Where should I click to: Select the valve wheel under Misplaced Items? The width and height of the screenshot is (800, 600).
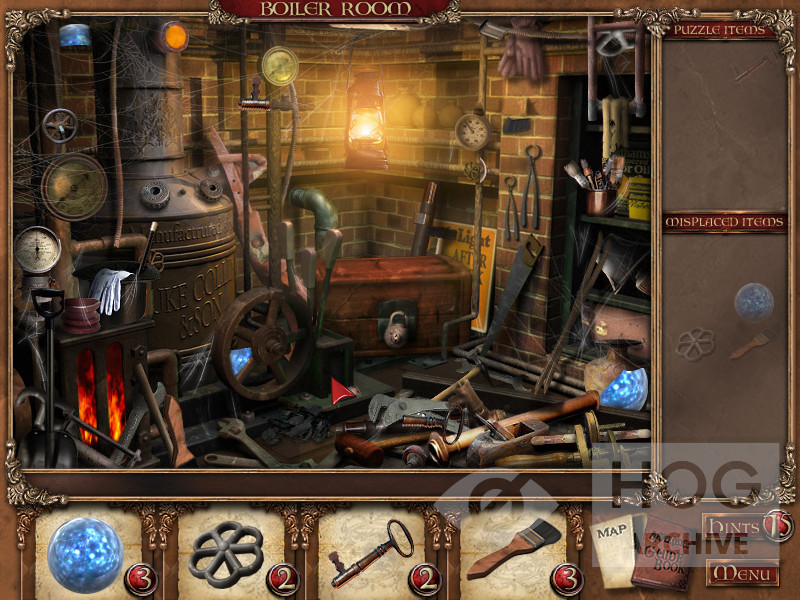[695, 344]
